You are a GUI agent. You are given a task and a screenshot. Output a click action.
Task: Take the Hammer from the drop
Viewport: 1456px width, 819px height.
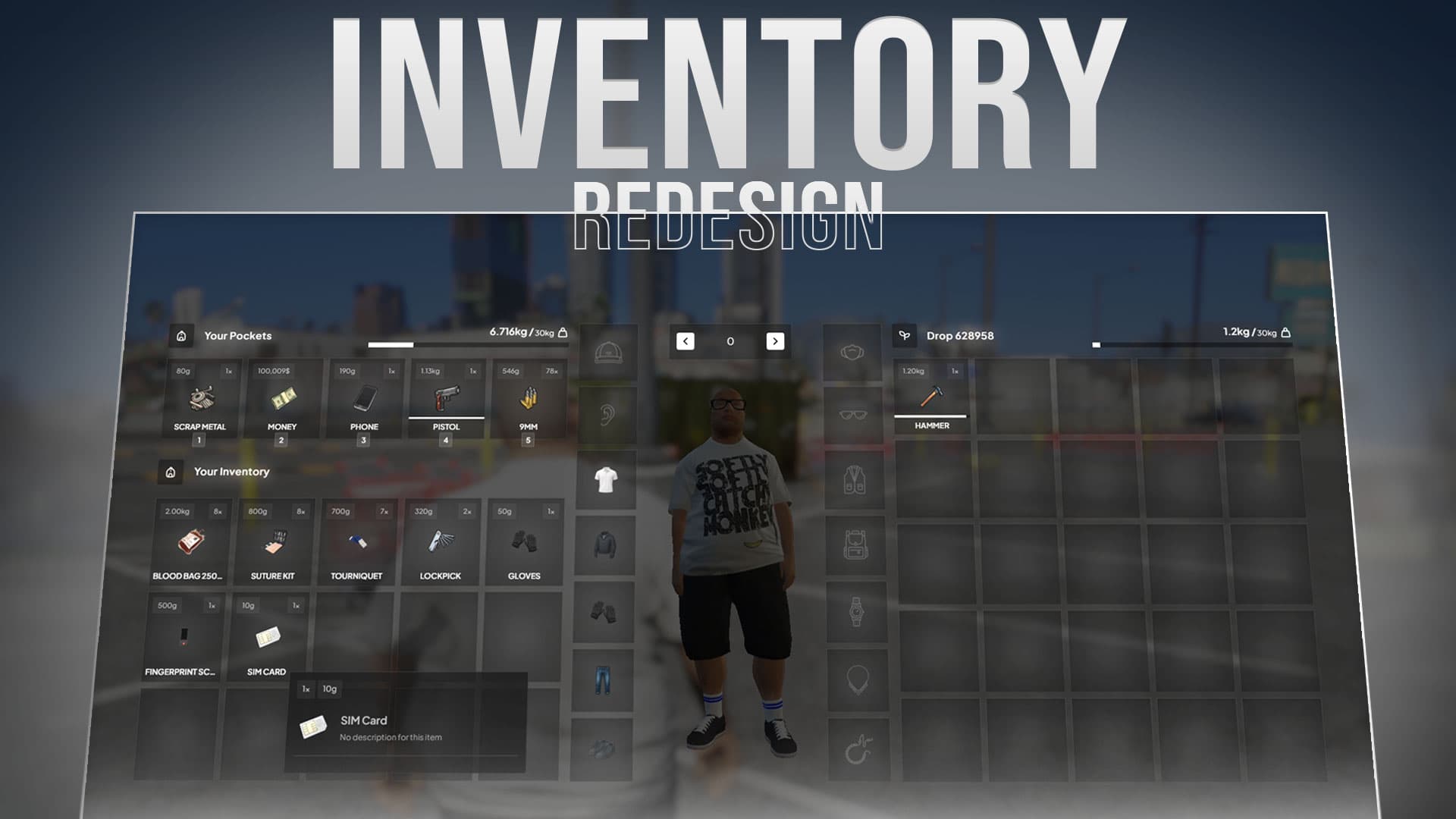coord(932,397)
